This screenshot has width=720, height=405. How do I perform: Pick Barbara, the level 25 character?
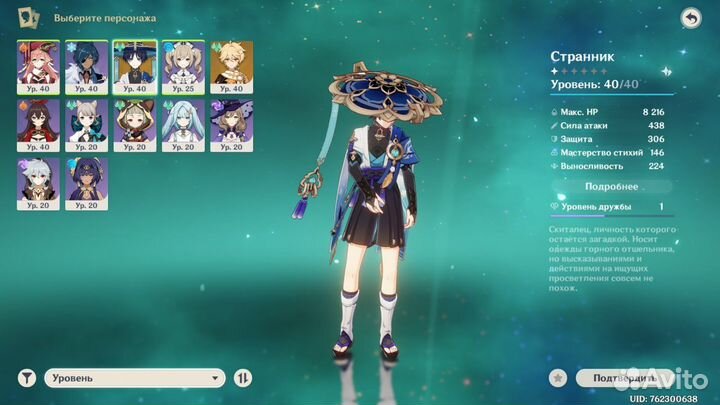pos(180,64)
